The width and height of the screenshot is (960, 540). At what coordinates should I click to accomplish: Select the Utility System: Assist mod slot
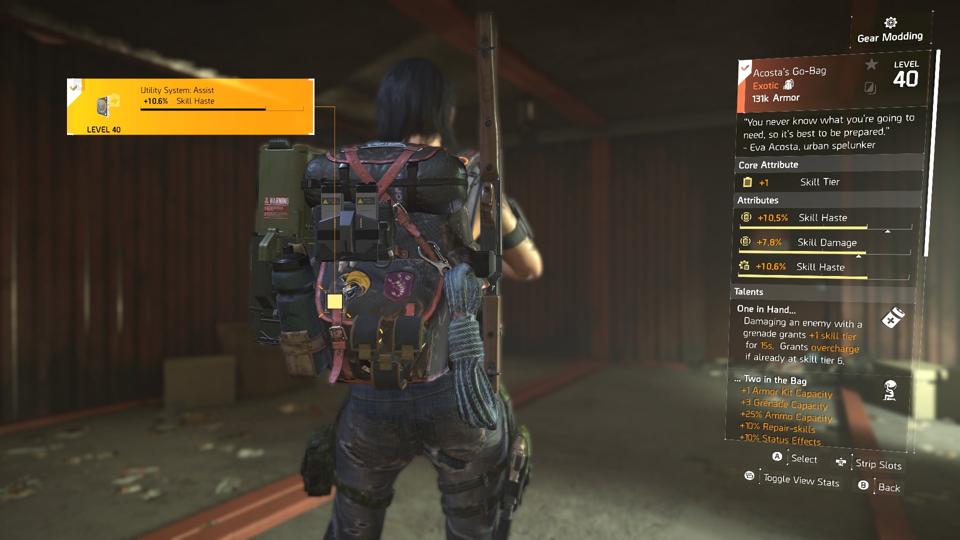click(190, 106)
